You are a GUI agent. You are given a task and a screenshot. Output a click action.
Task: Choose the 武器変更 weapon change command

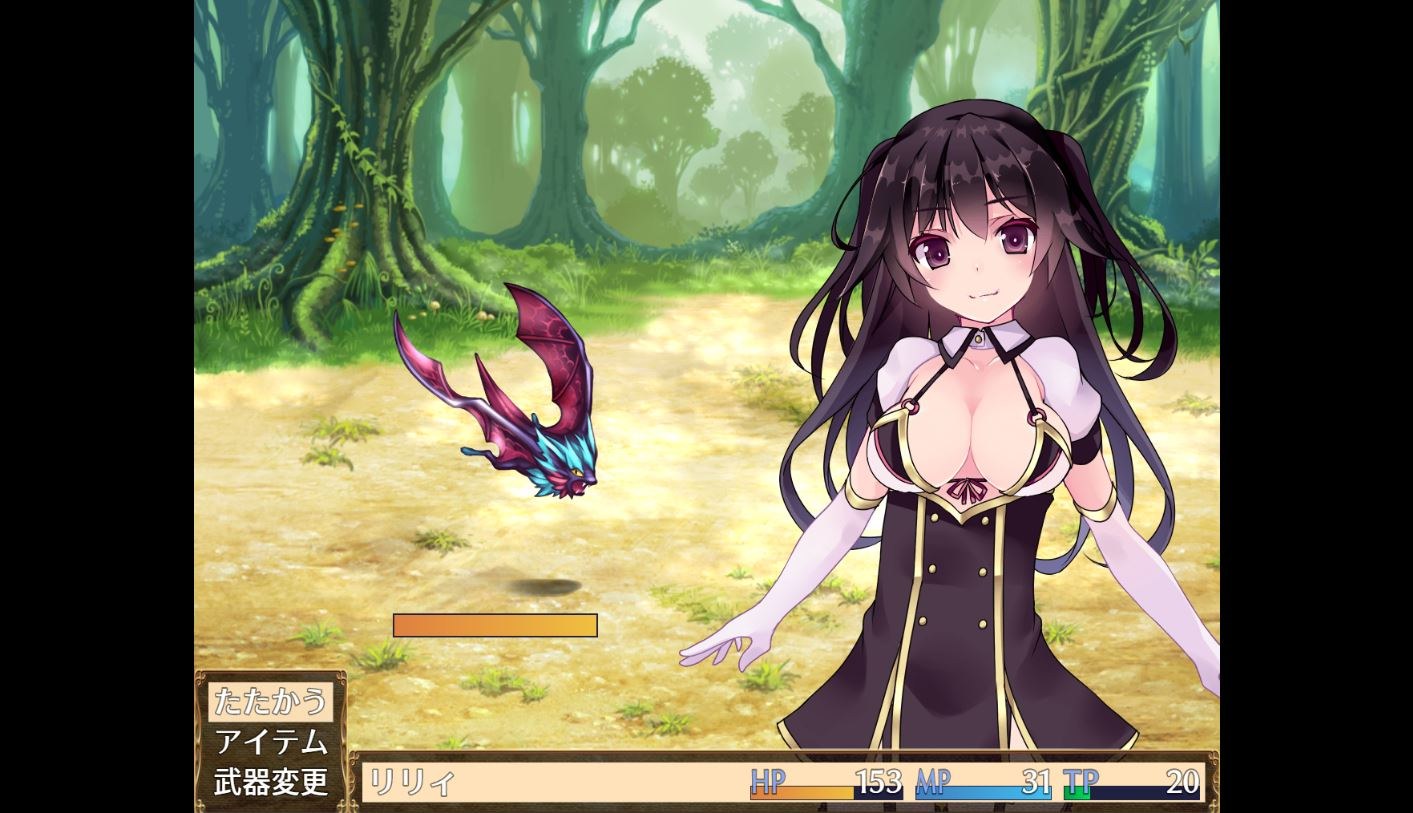(x=270, y=781)
